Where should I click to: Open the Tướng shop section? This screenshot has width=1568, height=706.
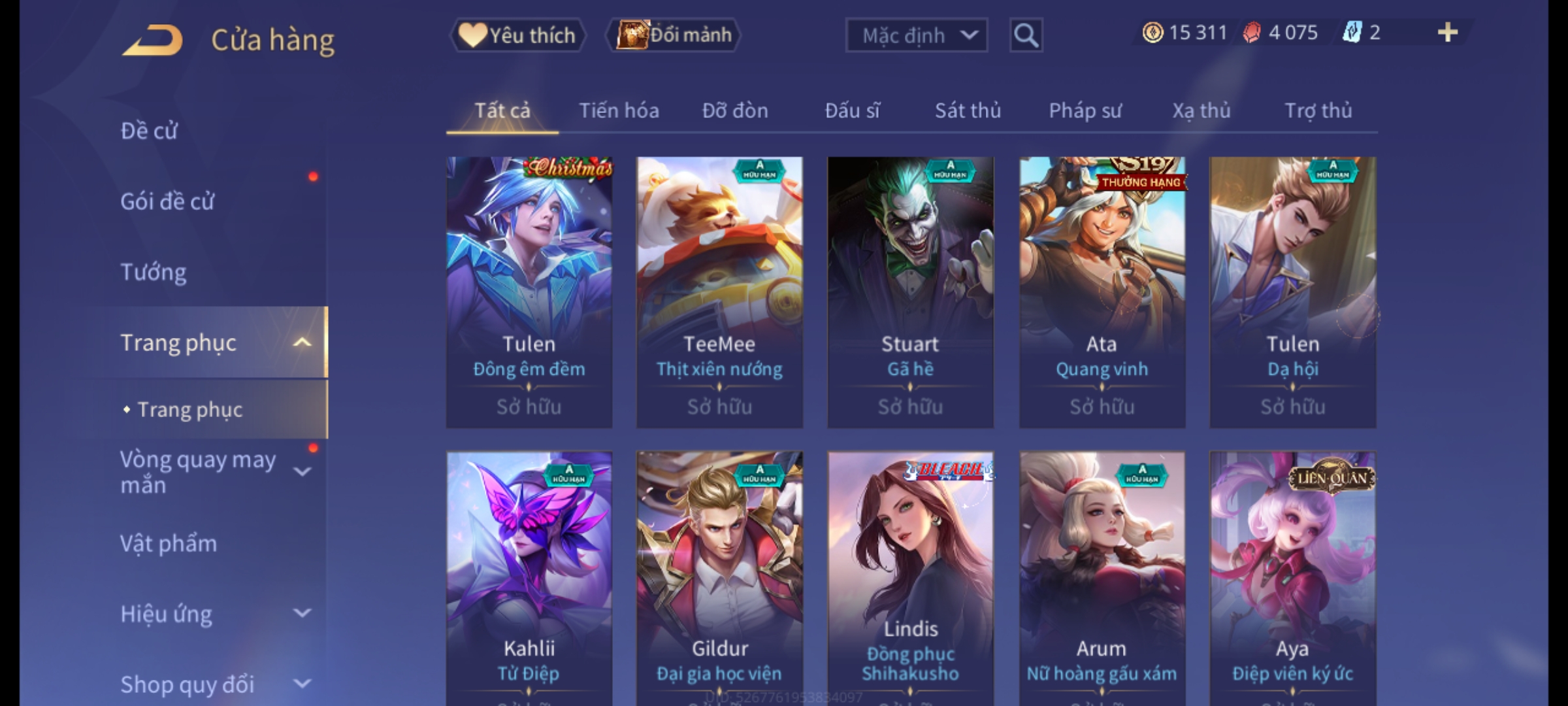pyautogui.click(x=154, y=272)
